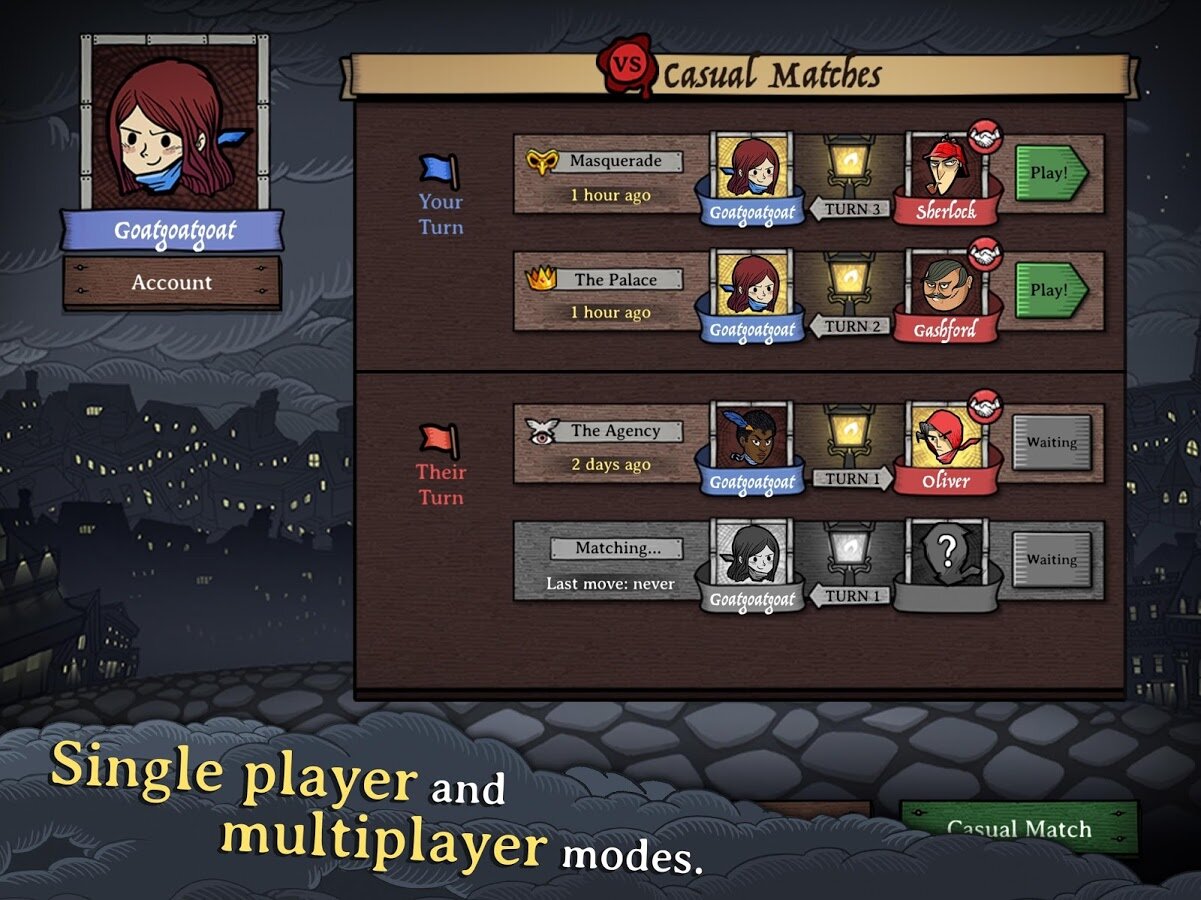The height and width of the screenshot is (900, 1201).
Task: Open the Account panel
Action: pos(171,283)
